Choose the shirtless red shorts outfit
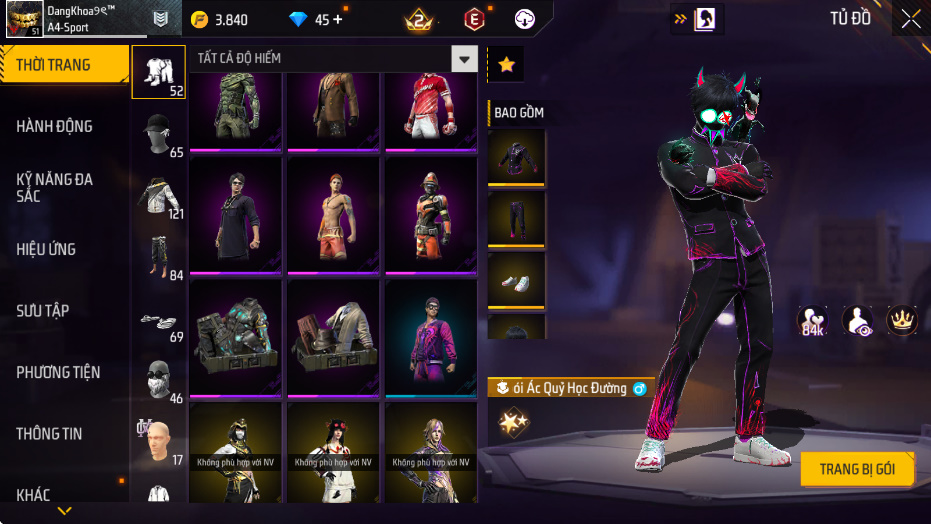This screenshot has width=931, height=524. pos(334,213)
